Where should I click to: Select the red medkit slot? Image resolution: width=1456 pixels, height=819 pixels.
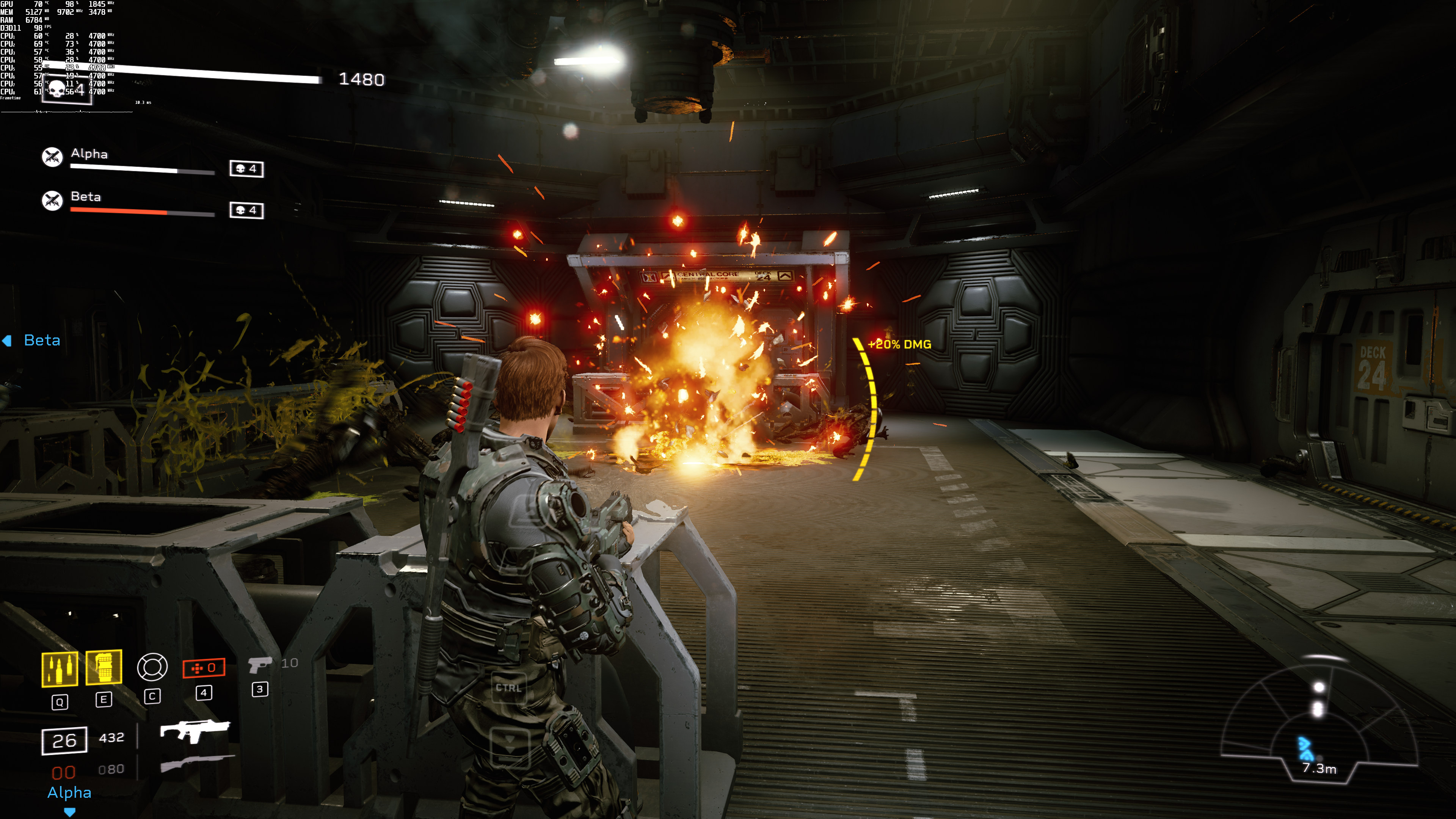(x=204, y=667)
